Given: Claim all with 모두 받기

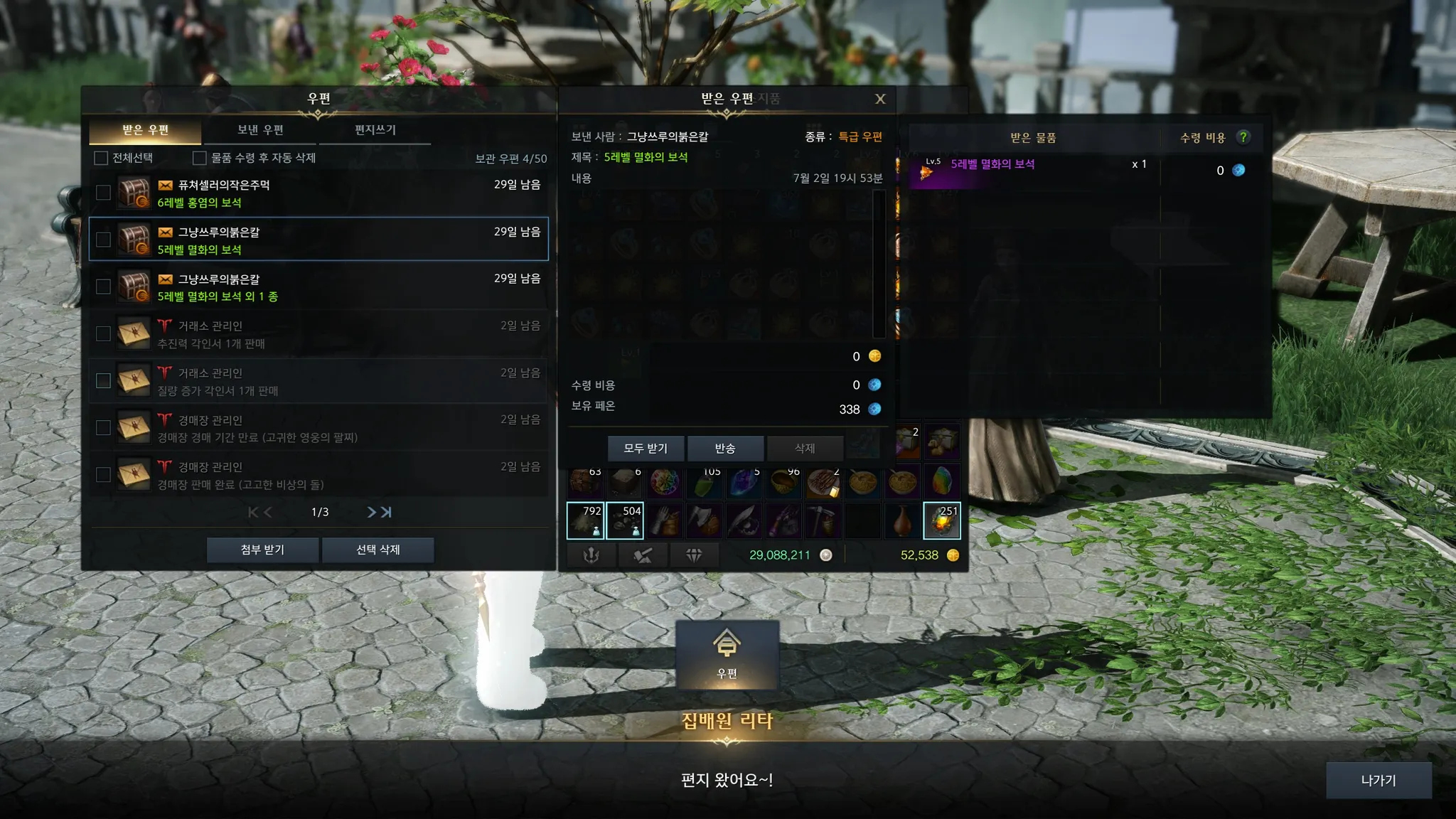Looking at the screenshot, I should [646, 448].
